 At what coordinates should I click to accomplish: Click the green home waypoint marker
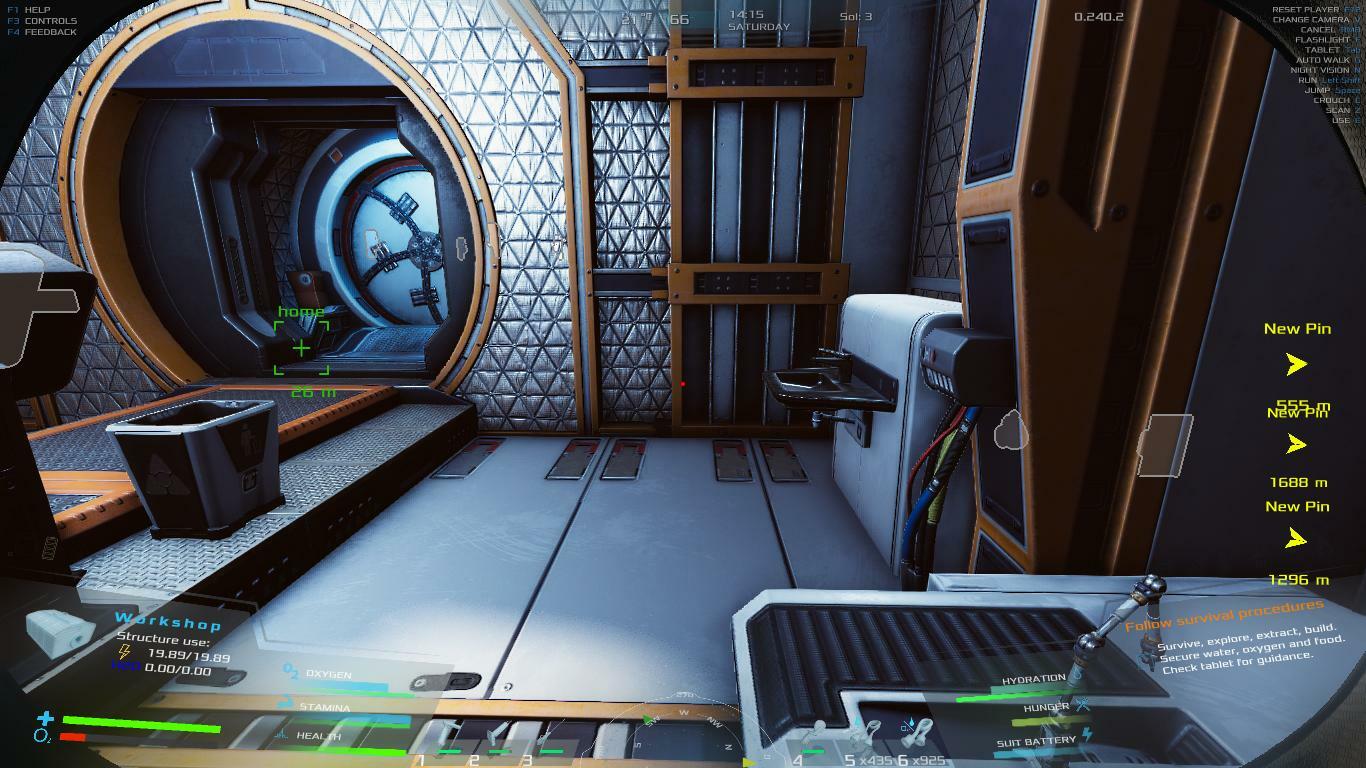tap(301, 348)
